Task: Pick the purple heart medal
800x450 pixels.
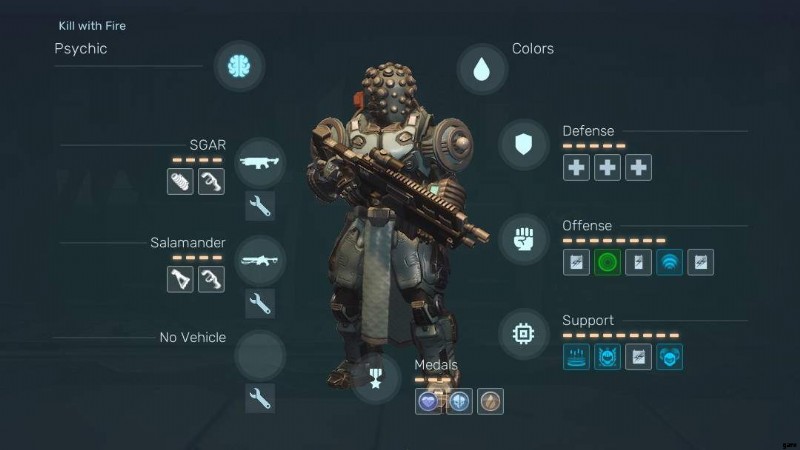Action: click(x=429, y=401)
